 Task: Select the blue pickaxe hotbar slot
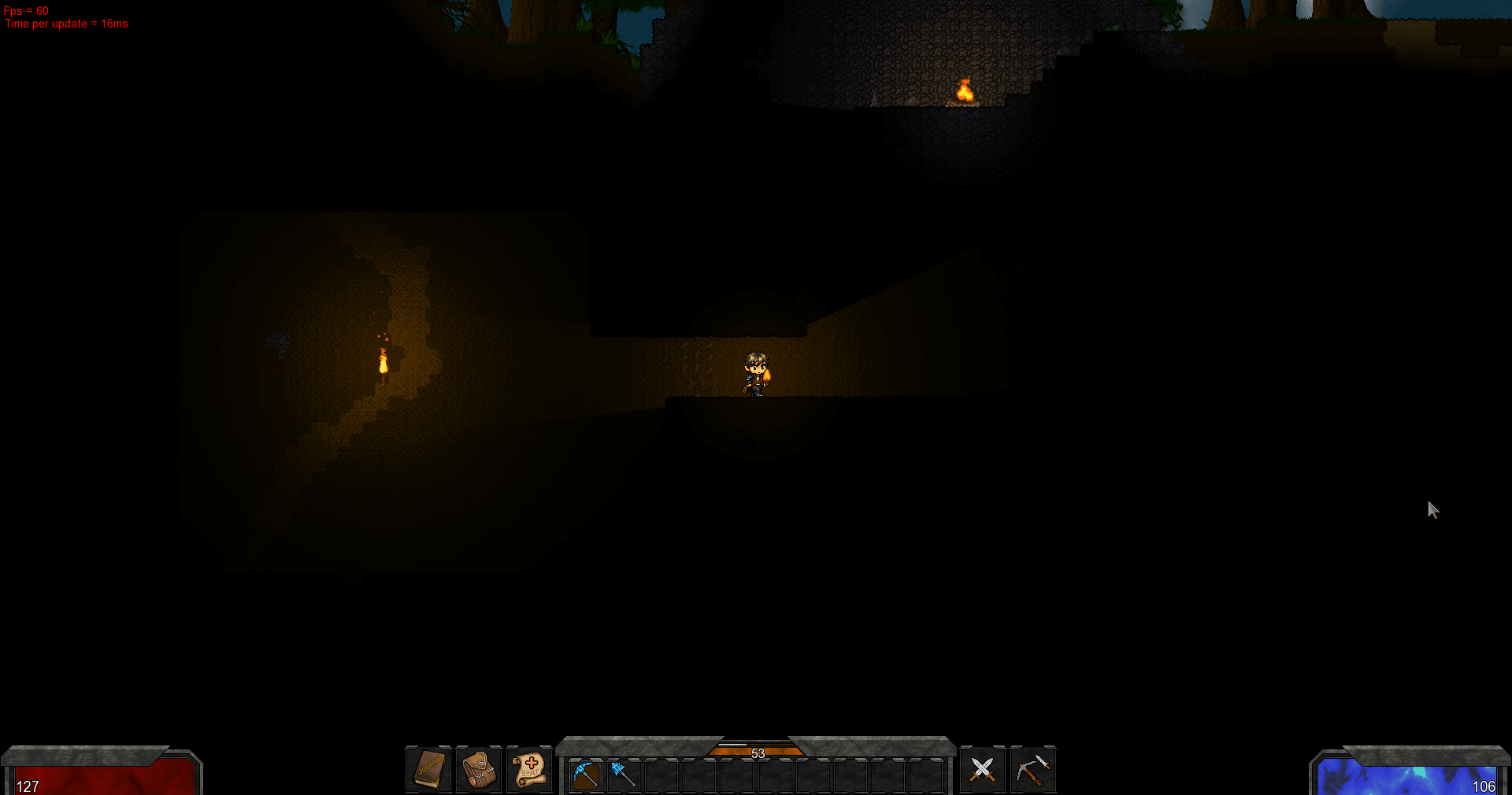pos(586,775)
